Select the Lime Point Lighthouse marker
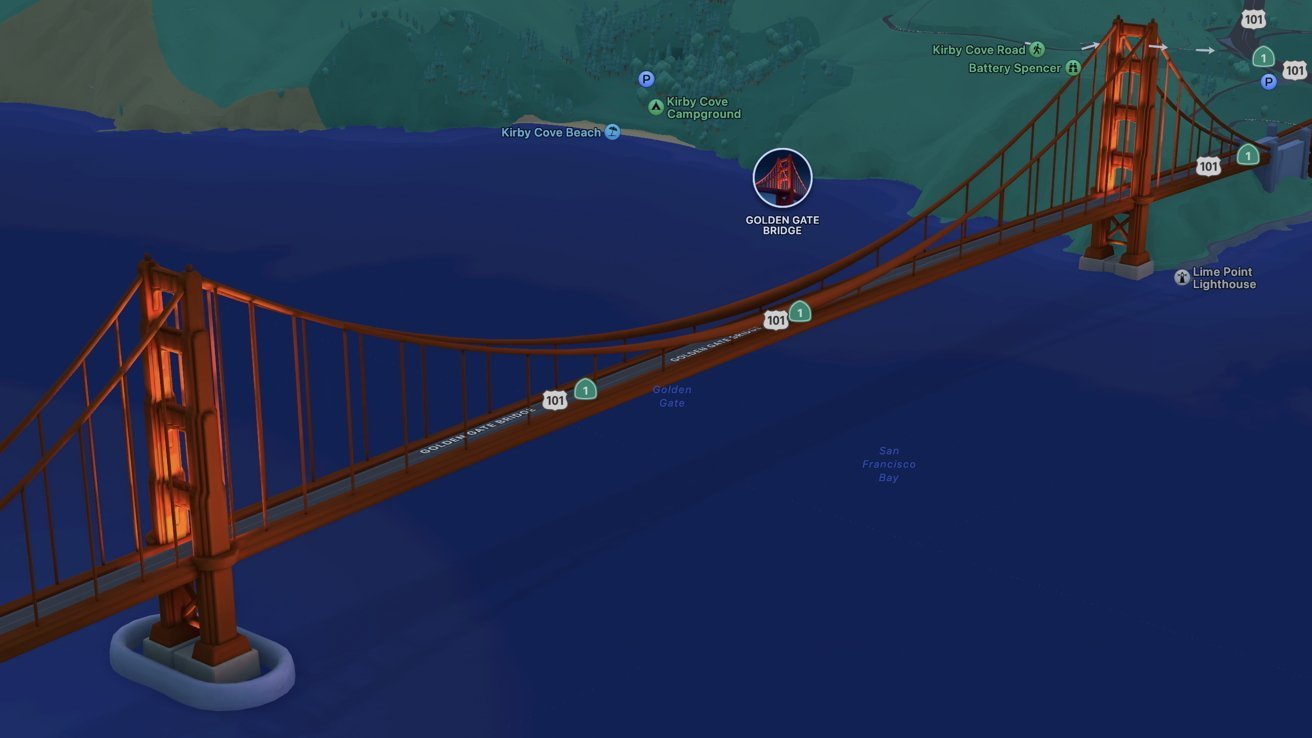 (1181, 276)
